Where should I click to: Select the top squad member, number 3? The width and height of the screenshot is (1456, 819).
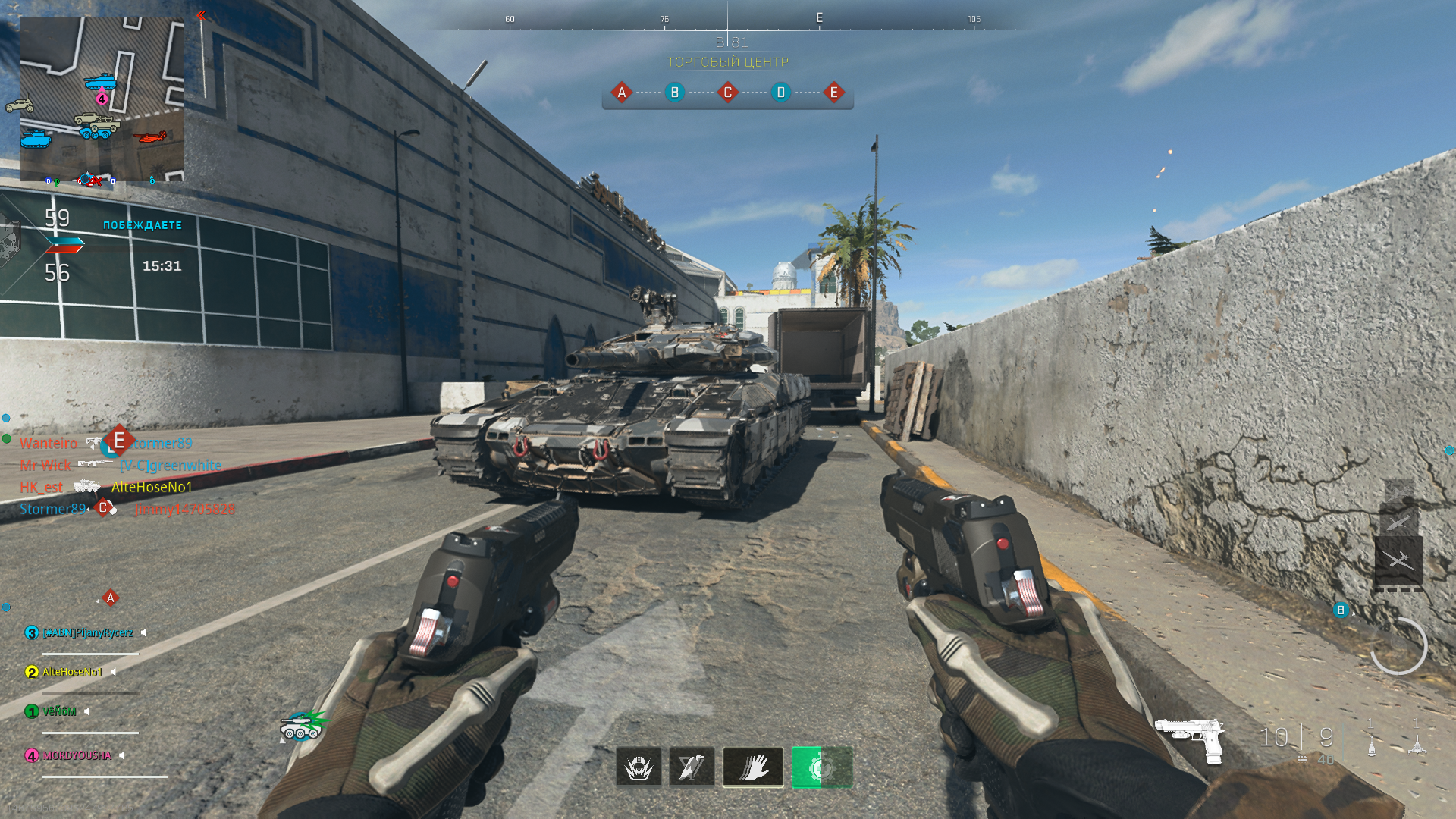tap(86, 632)
